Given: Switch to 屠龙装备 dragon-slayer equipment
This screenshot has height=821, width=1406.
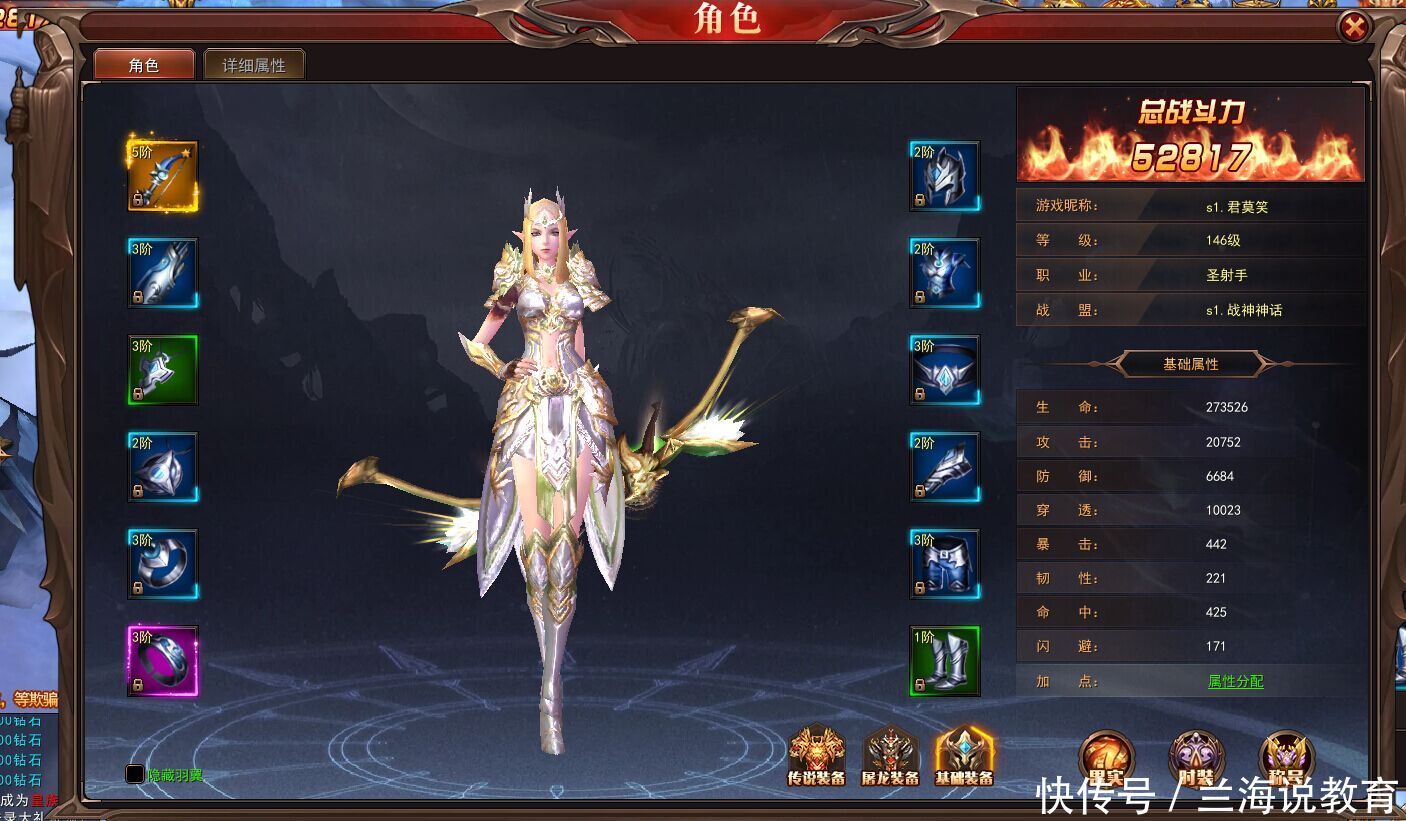Looking at the screenshot, I should 890,755.
